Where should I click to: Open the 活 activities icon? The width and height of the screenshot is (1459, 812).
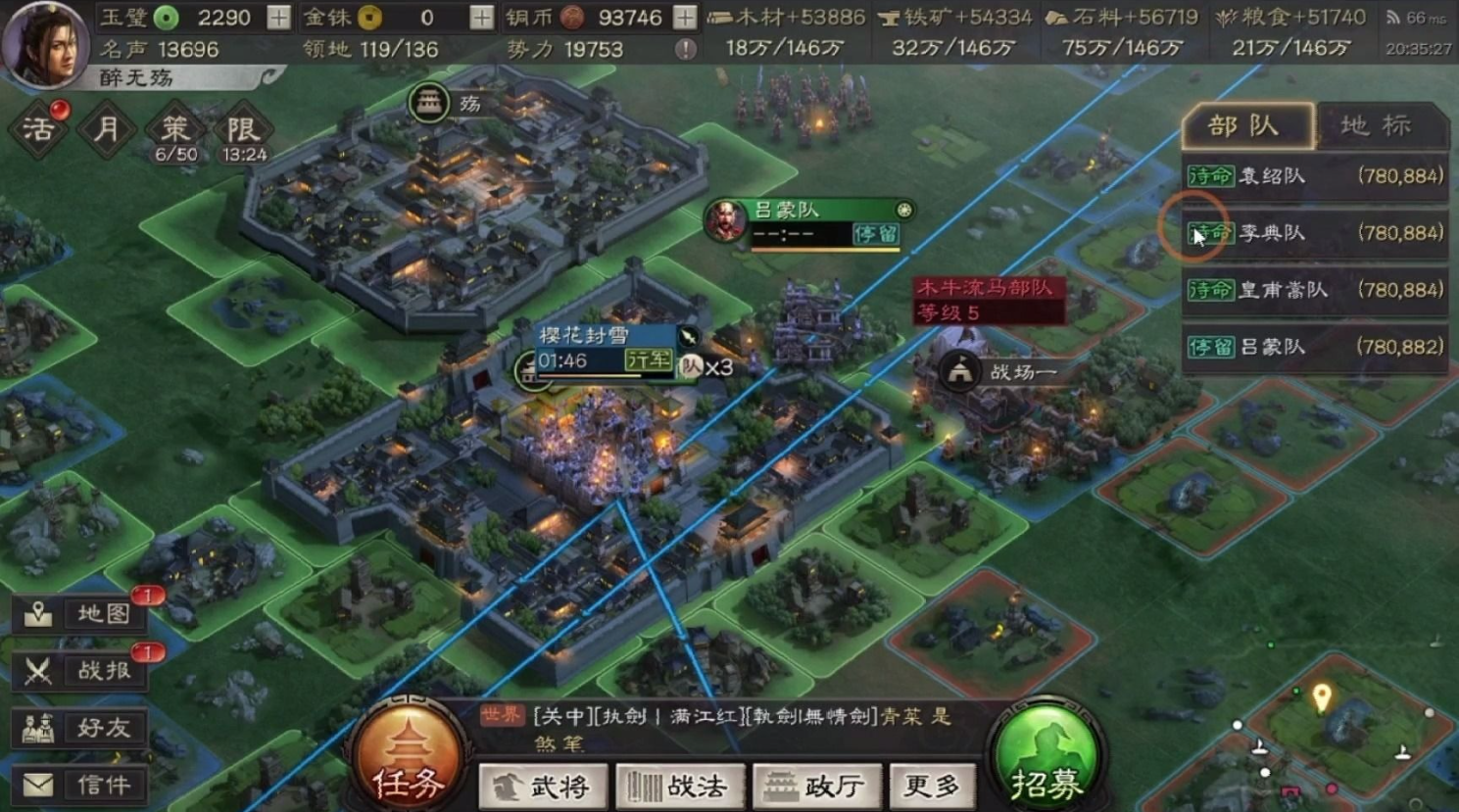37,127
